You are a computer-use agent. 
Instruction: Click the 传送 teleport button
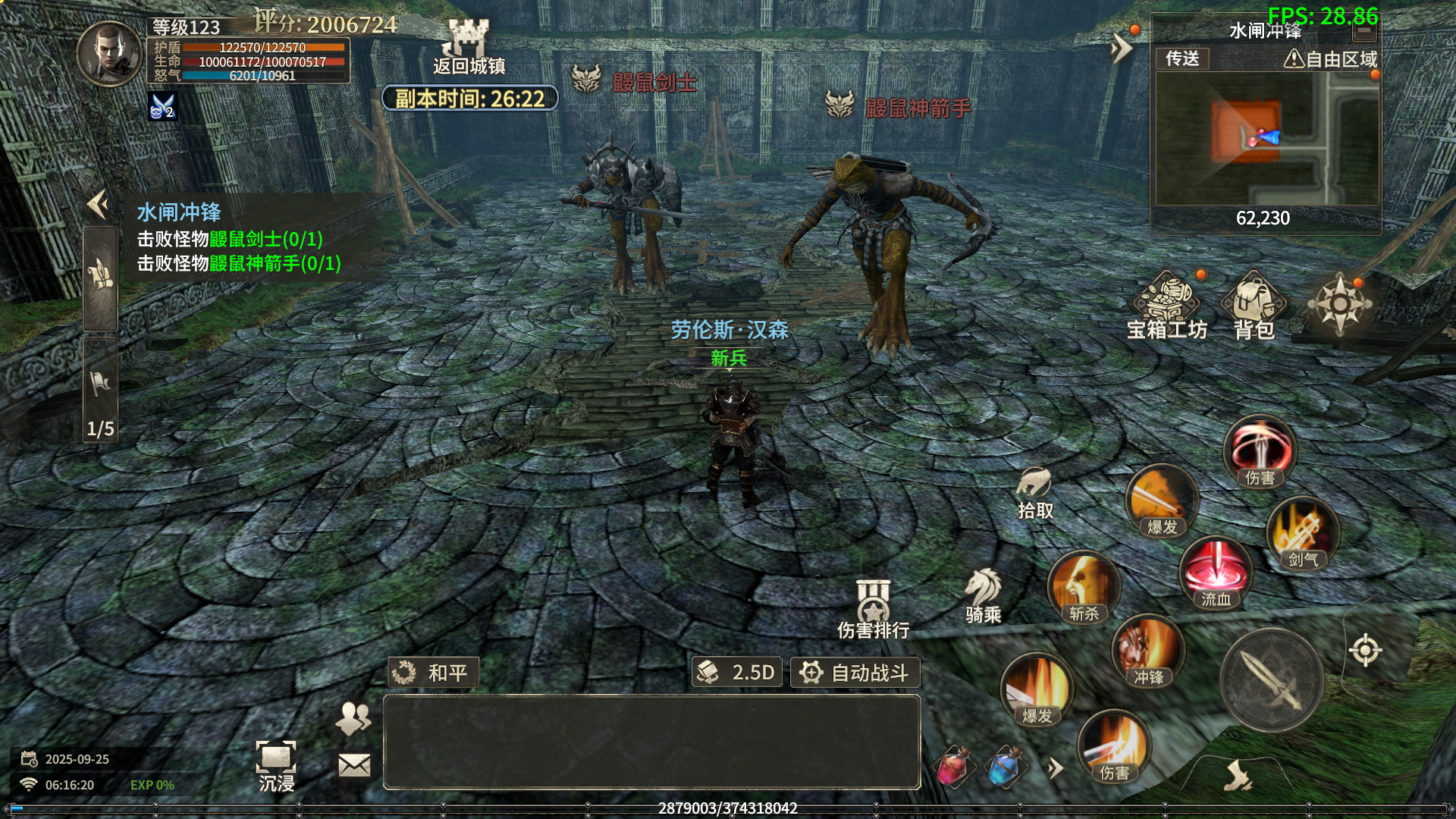pos(1182,58)
